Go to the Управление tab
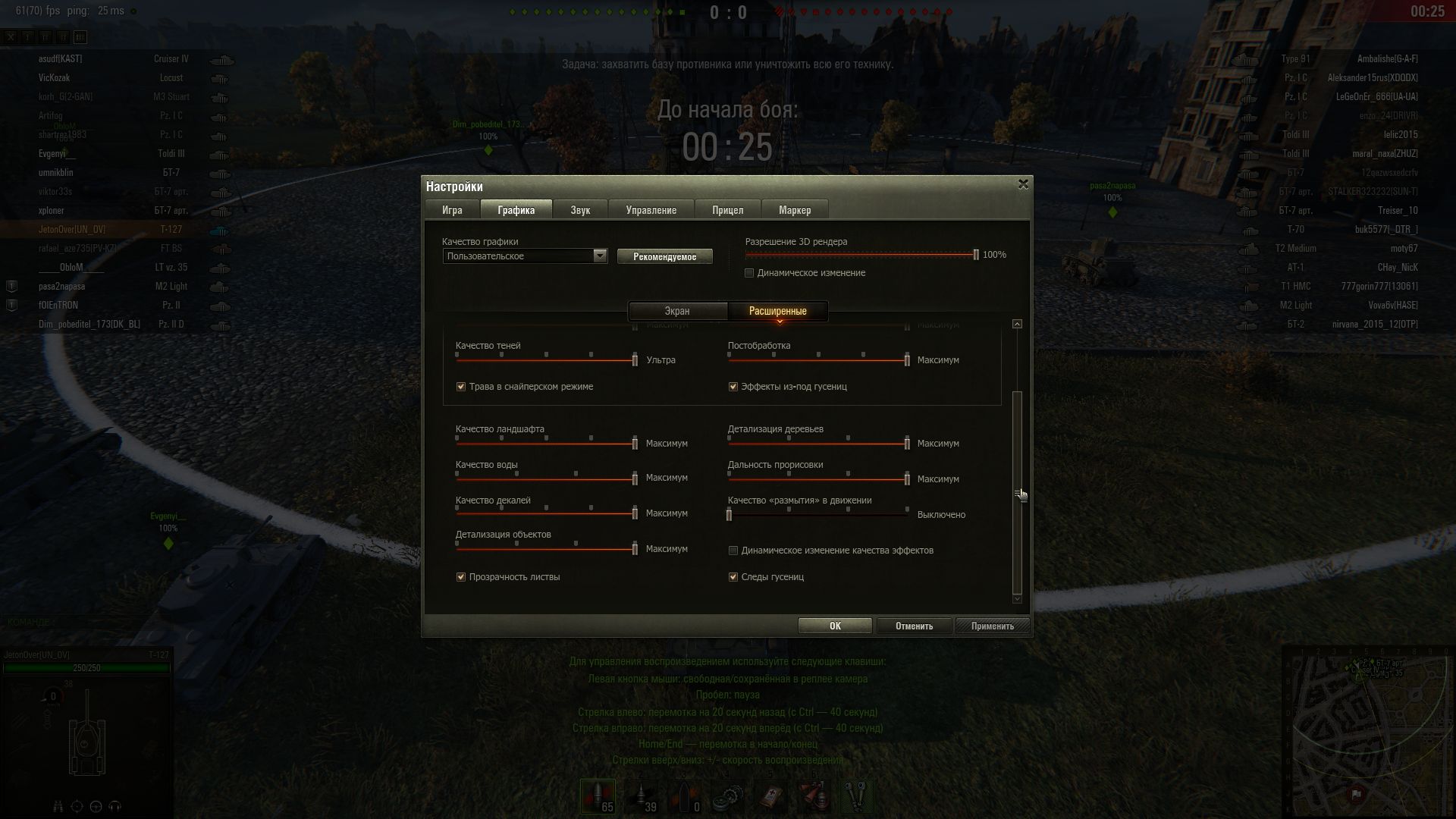The image size is (1456, 819). click(651, 210)
